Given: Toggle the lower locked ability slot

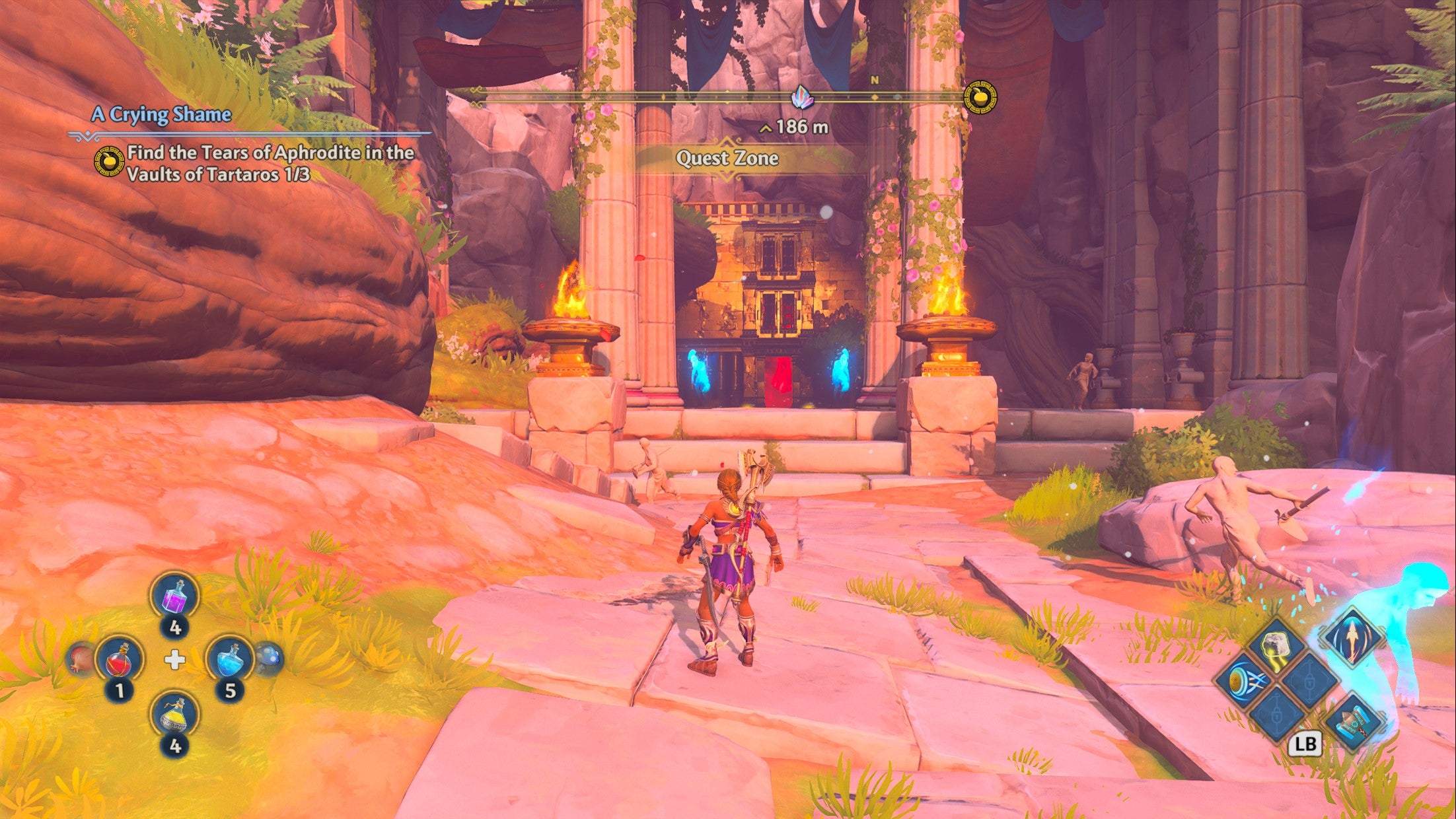Looking at the screenshot, I should point(1275,716).
